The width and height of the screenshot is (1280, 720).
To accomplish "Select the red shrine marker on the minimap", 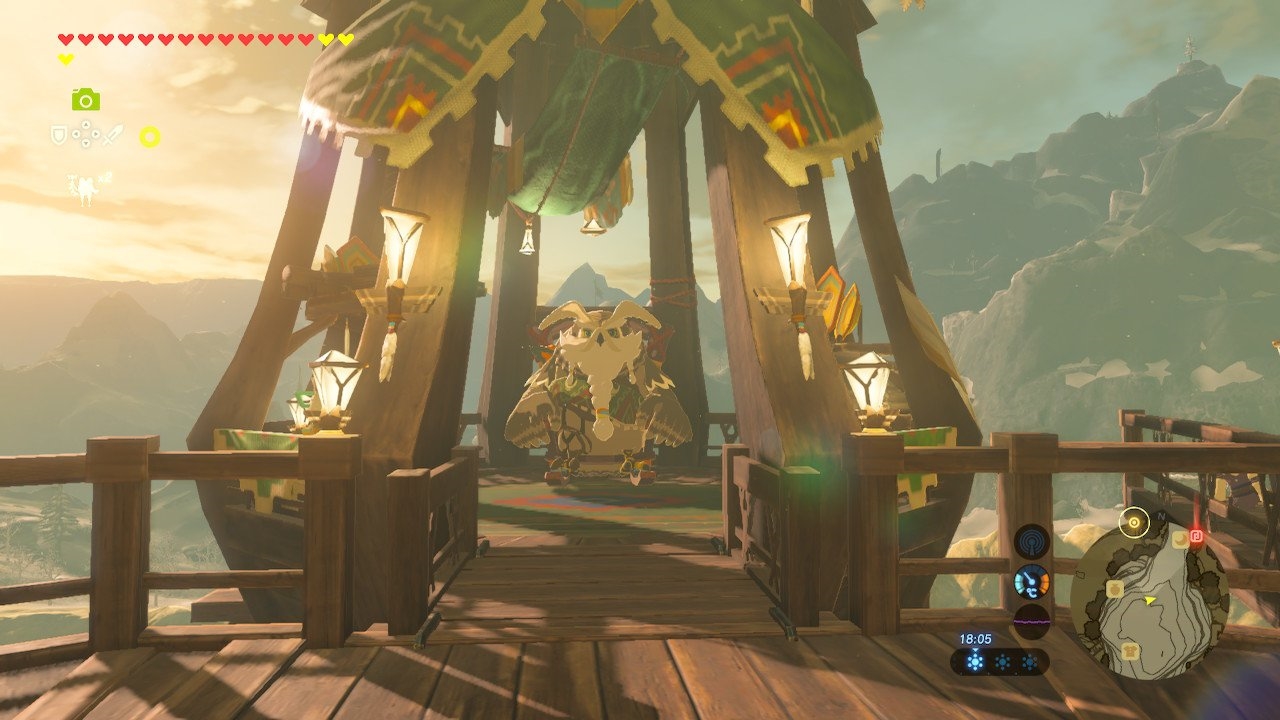I will 1195,537.
